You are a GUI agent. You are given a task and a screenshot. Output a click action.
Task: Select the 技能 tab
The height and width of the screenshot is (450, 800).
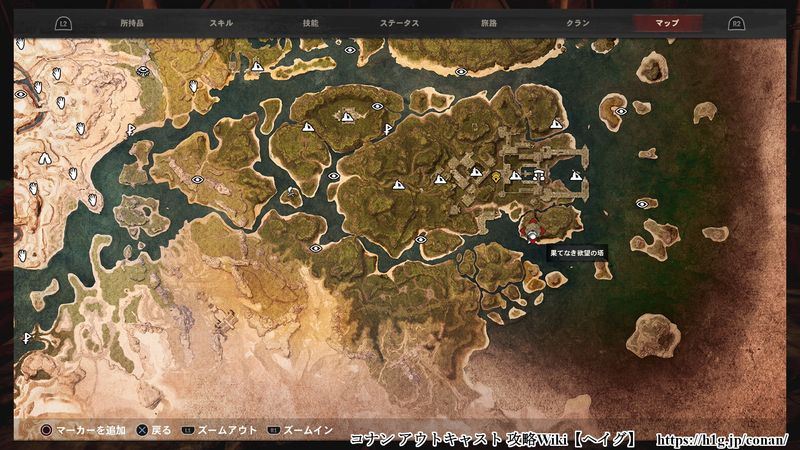pos(311,21)
